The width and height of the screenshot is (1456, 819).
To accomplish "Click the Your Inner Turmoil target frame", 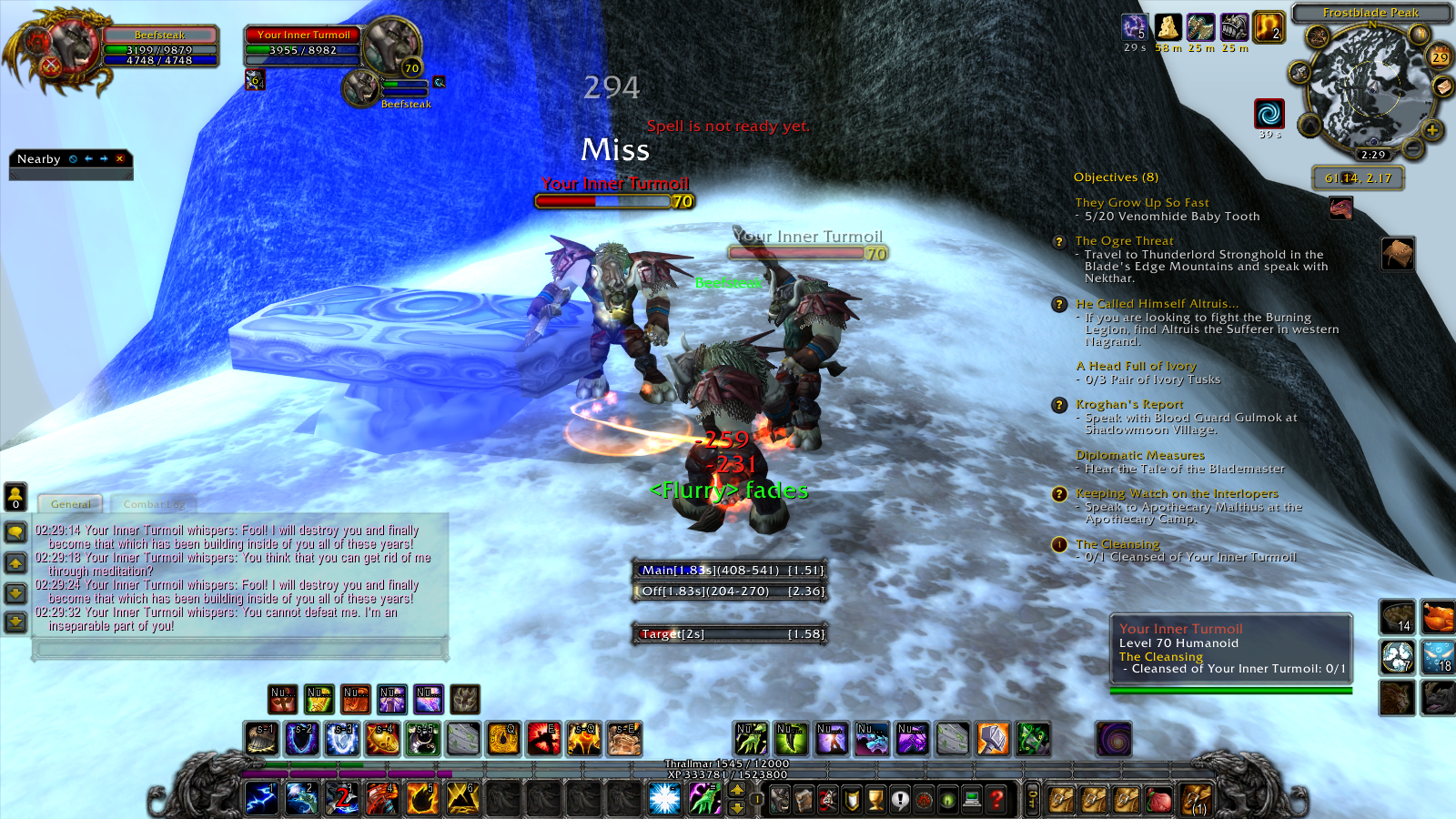I will click(305, 43).
